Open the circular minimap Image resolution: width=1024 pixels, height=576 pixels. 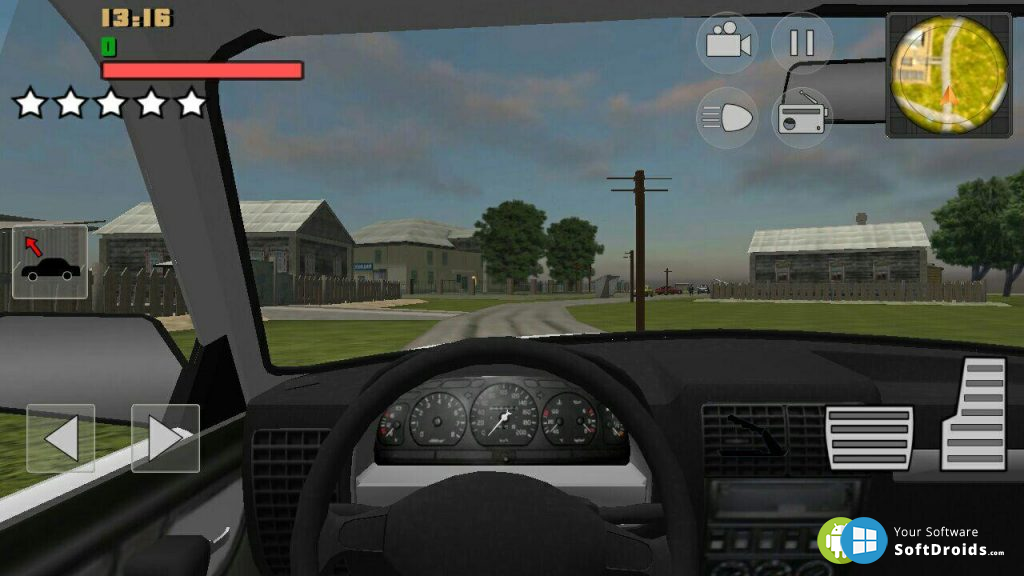(x=948, y=75)
